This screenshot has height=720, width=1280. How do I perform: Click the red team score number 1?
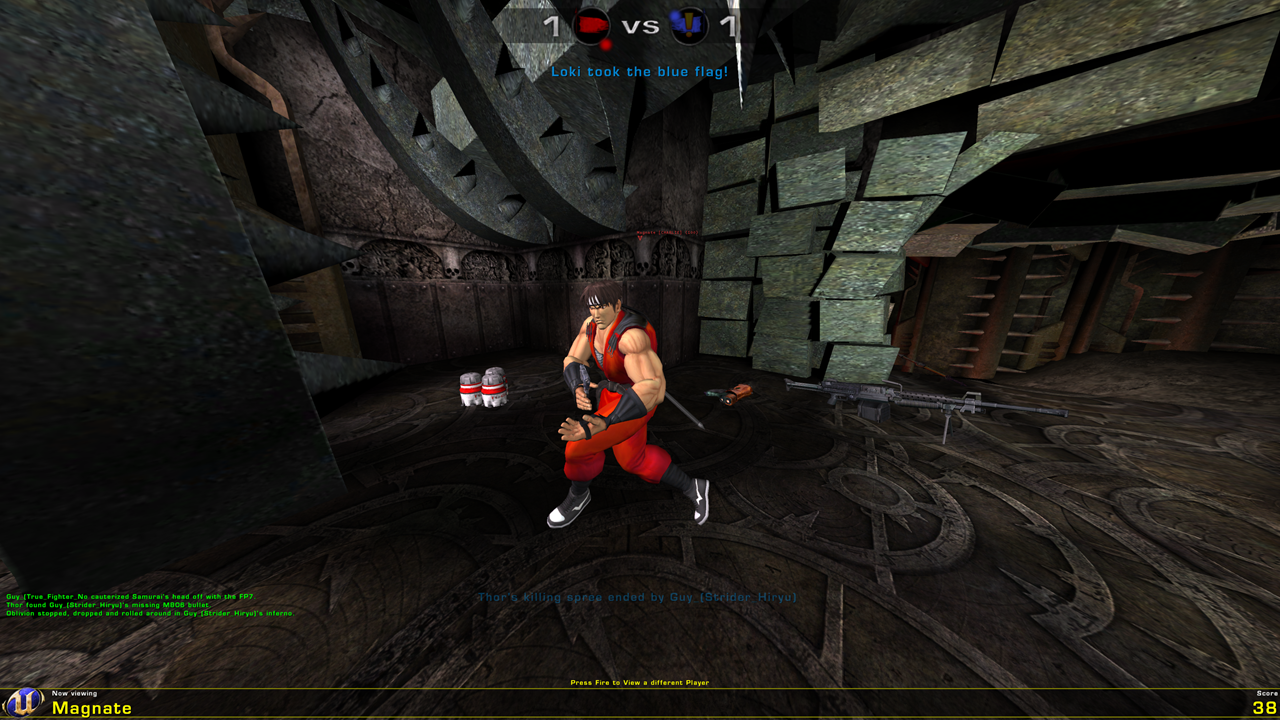click(x=550, y=24)
